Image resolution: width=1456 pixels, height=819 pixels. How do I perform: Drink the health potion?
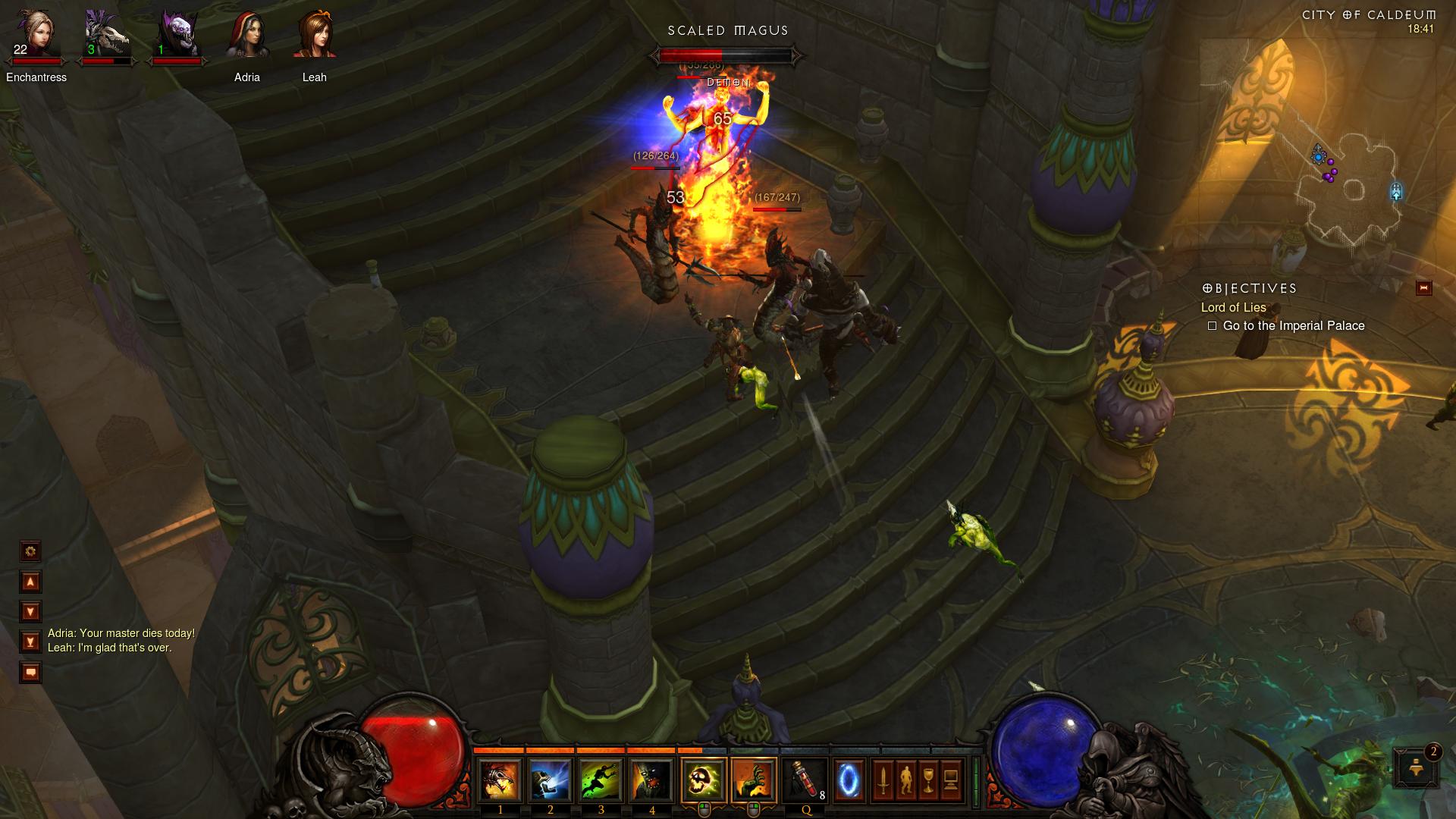click(805, 780)
